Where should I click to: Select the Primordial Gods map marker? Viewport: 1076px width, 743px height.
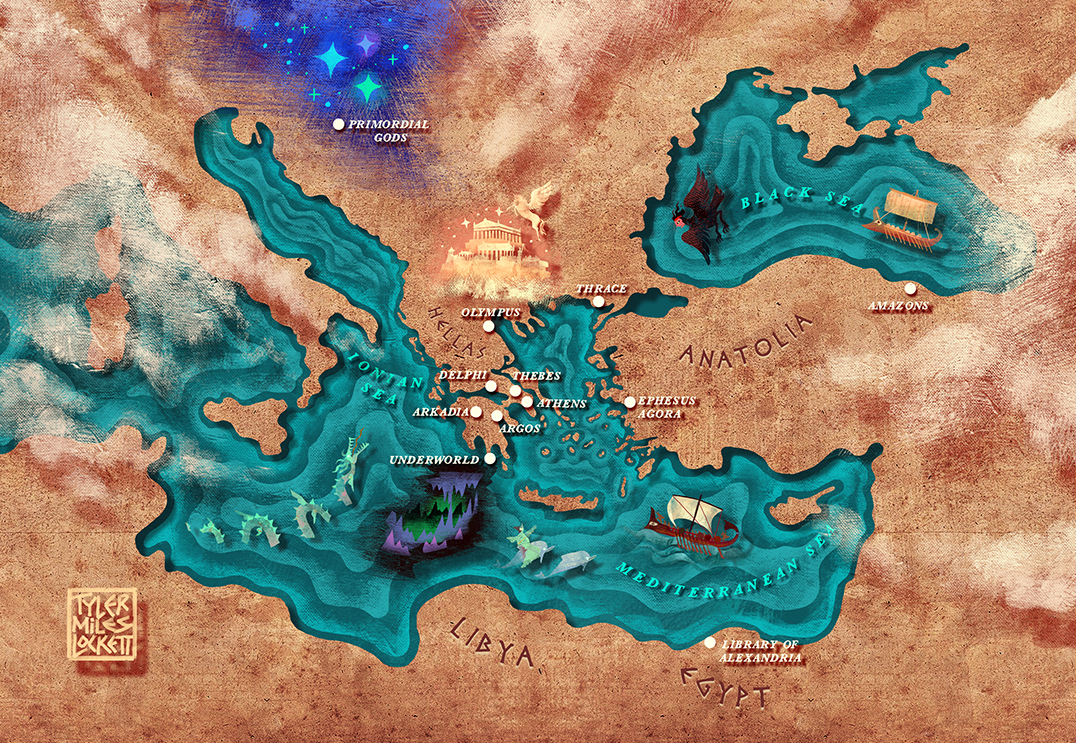pos(338,124)
